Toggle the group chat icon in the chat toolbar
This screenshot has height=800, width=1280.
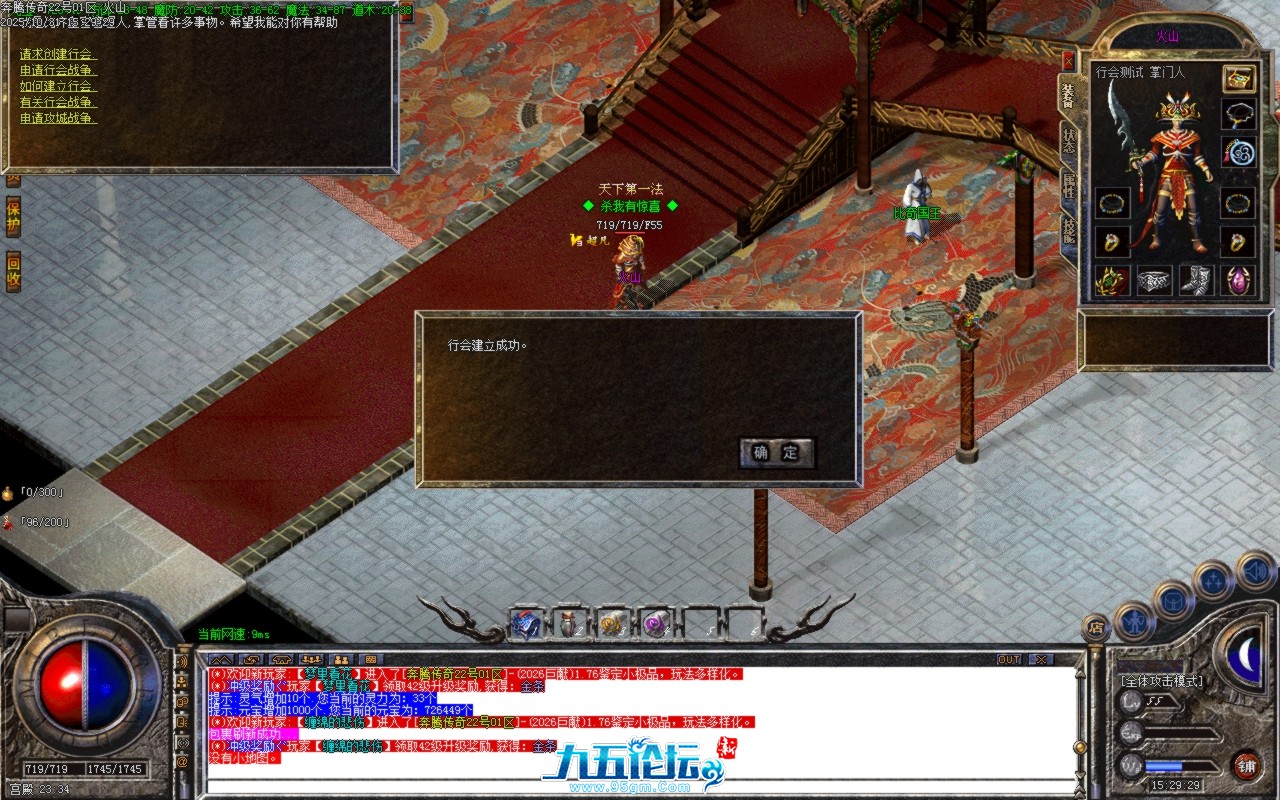(311, 660)
